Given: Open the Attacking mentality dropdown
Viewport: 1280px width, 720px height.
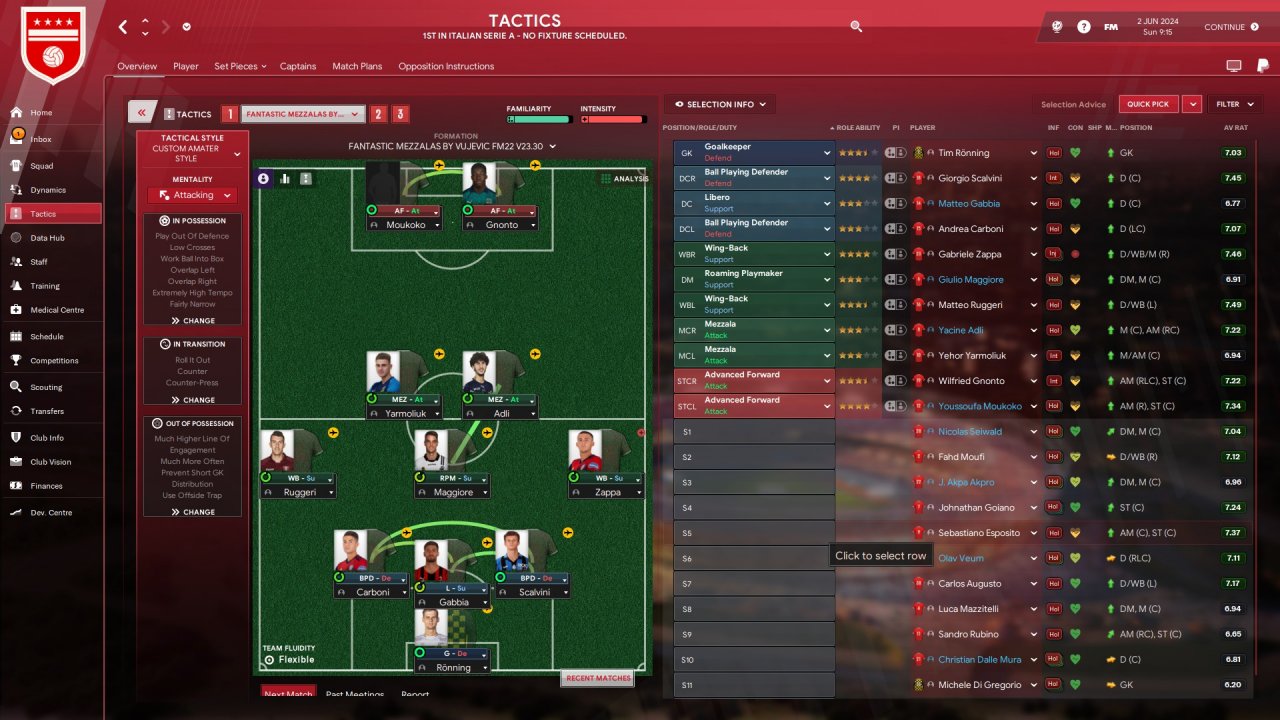Looking at the screenshot, I should click(x=193, y=195).
